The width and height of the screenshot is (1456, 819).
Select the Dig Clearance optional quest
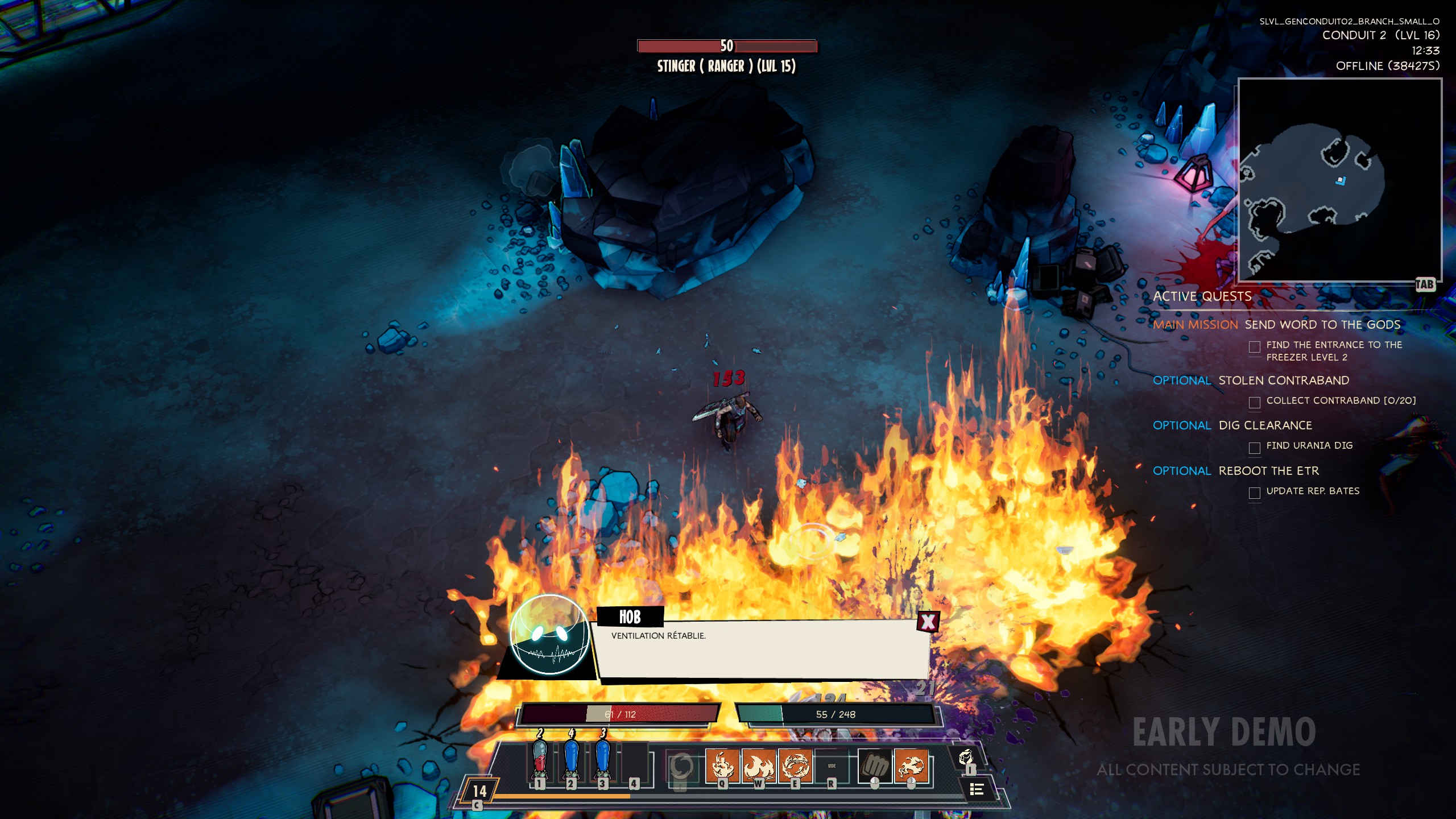click(x=1265, y=425)
